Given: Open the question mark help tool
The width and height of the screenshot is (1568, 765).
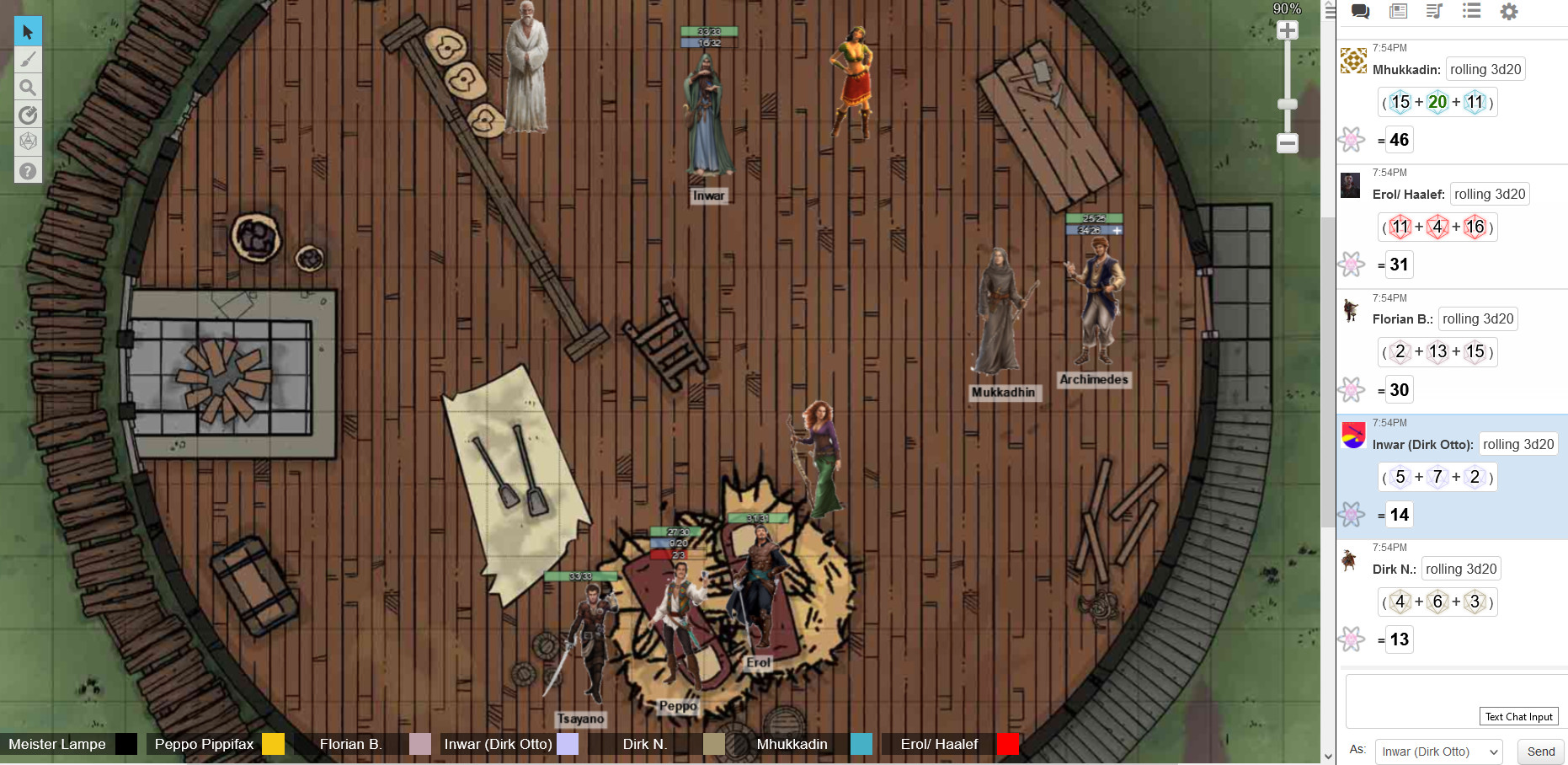Looking at the screenshot, I should (28, 171).
